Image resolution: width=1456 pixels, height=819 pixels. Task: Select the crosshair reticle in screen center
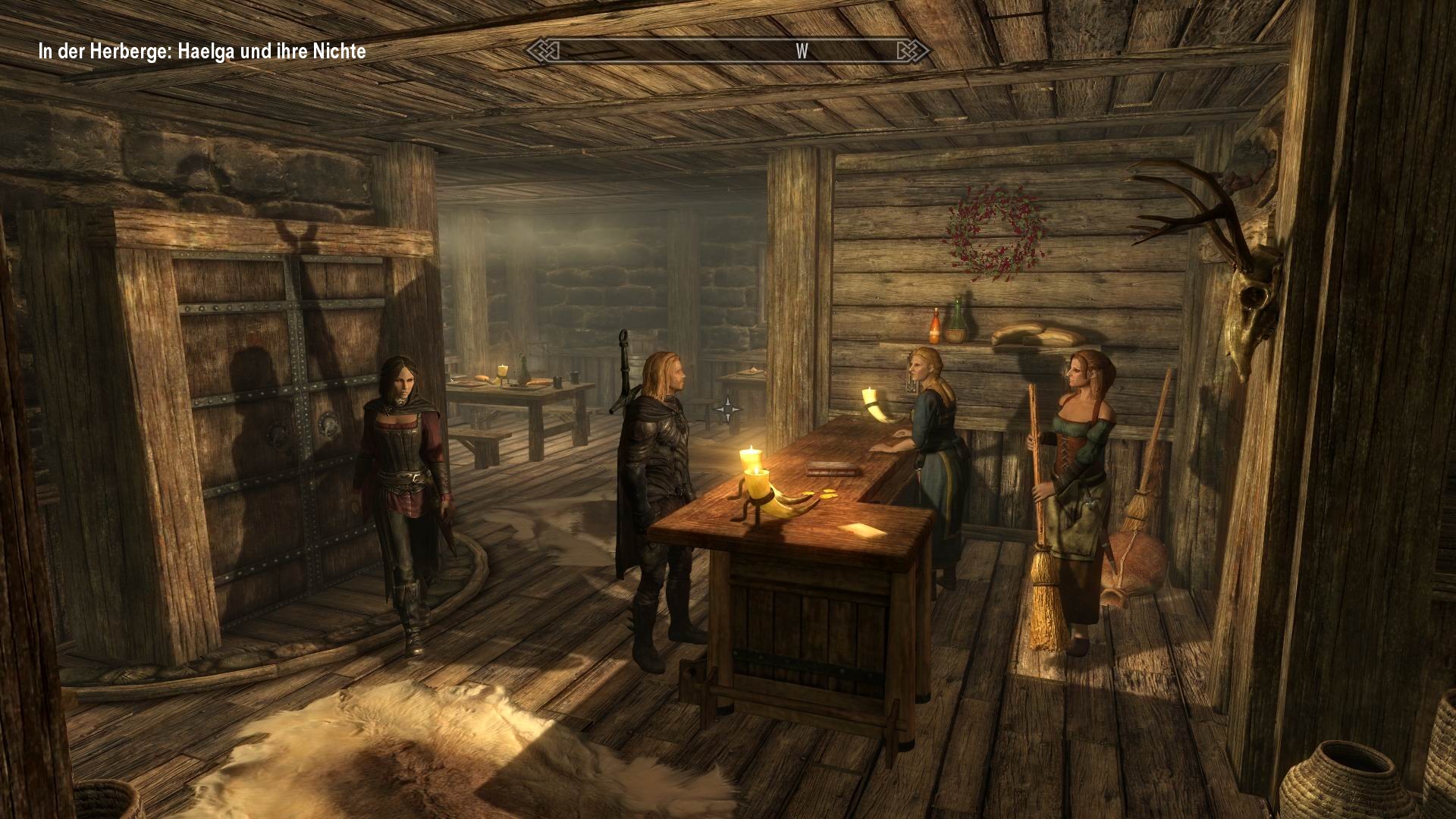point(730,408)
